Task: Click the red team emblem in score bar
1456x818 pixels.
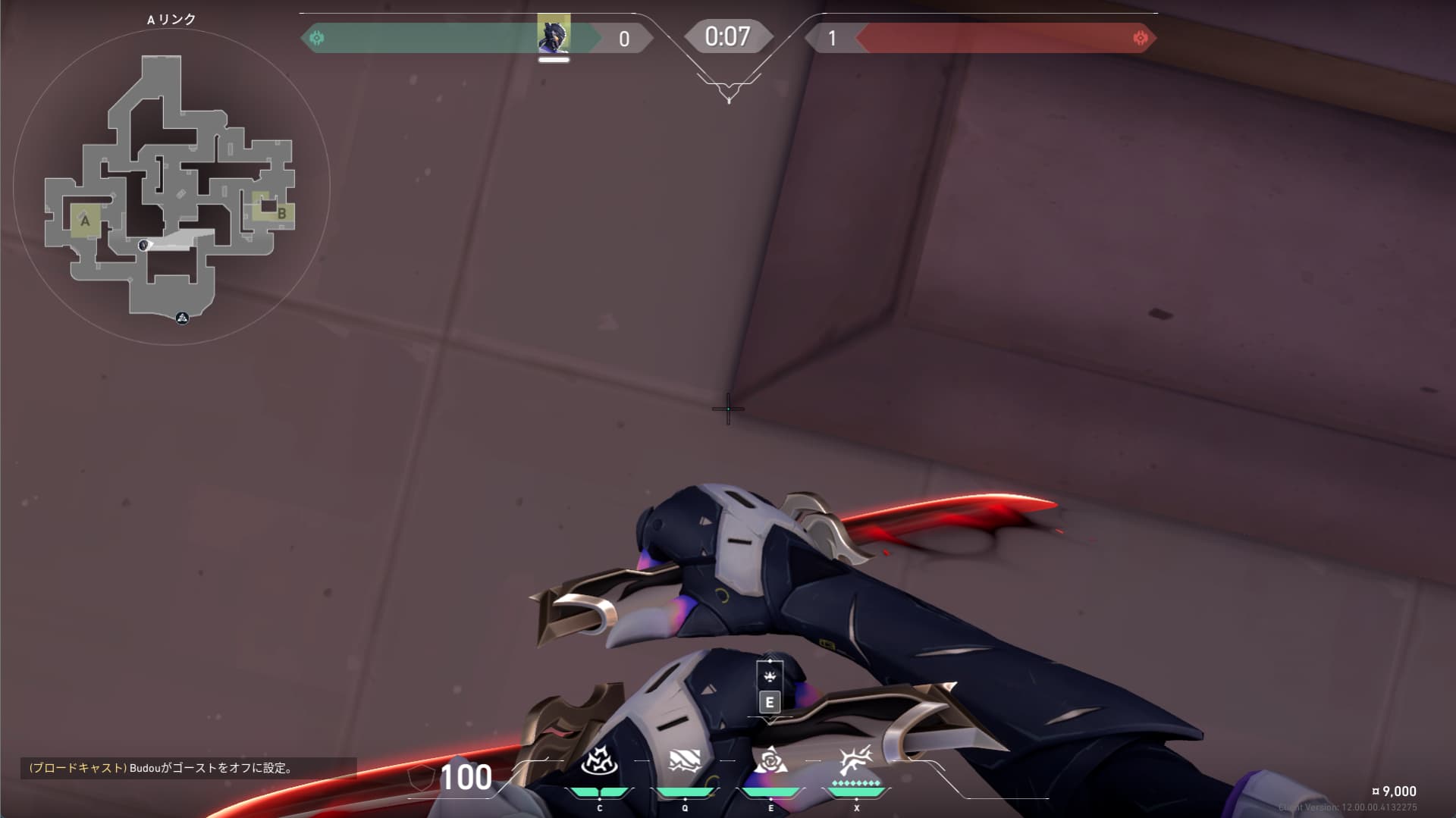Action: point(1140,38)
